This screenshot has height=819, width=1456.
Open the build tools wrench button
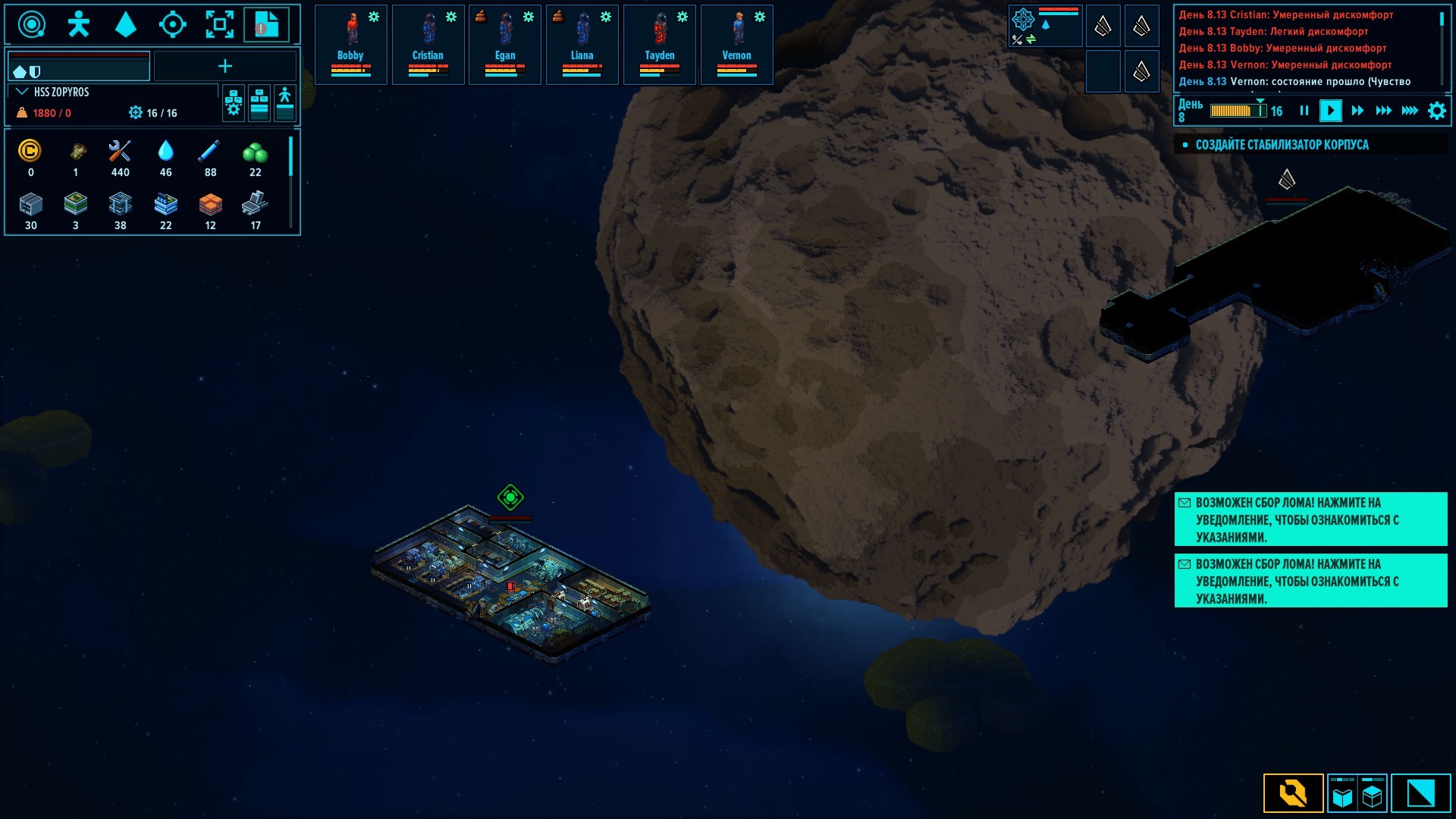(x=1293, y=793)
